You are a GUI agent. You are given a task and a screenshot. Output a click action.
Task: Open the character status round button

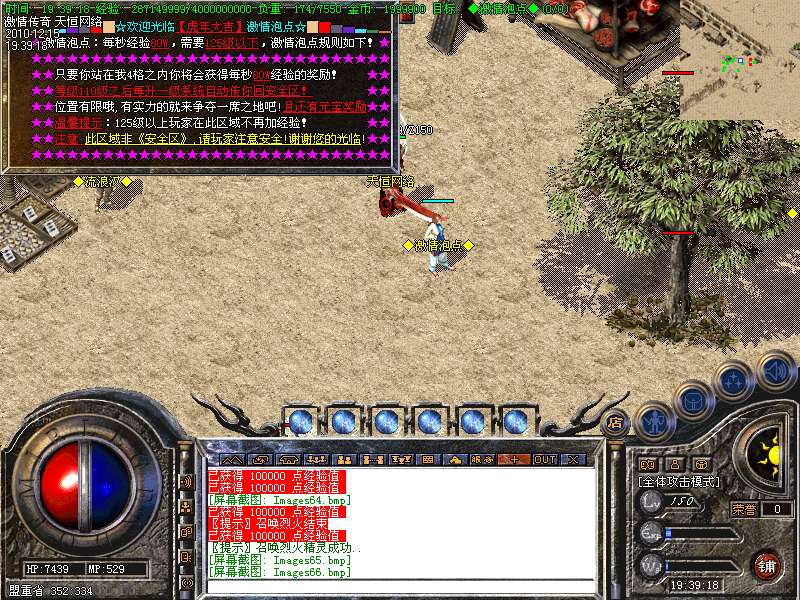click(653, 421)
